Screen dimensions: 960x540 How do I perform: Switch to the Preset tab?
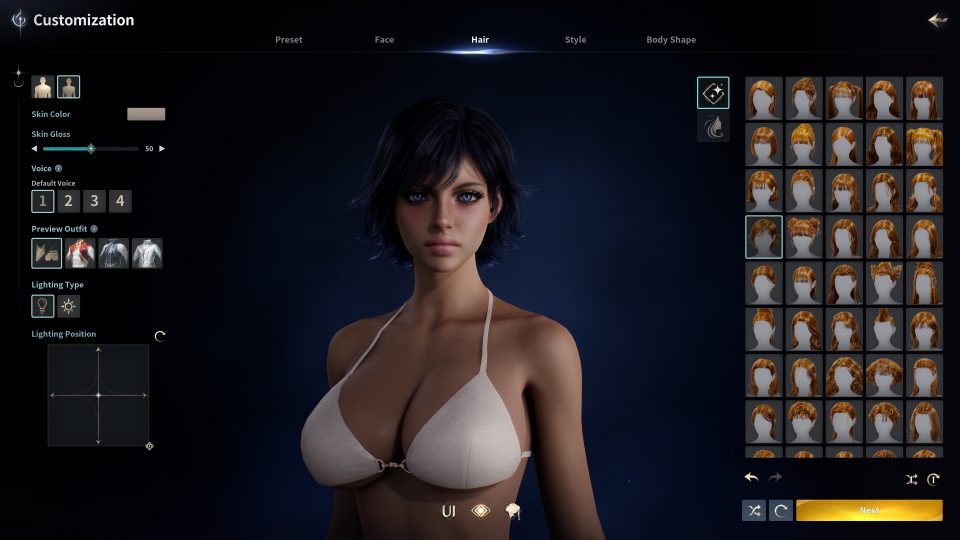[288, 40]
